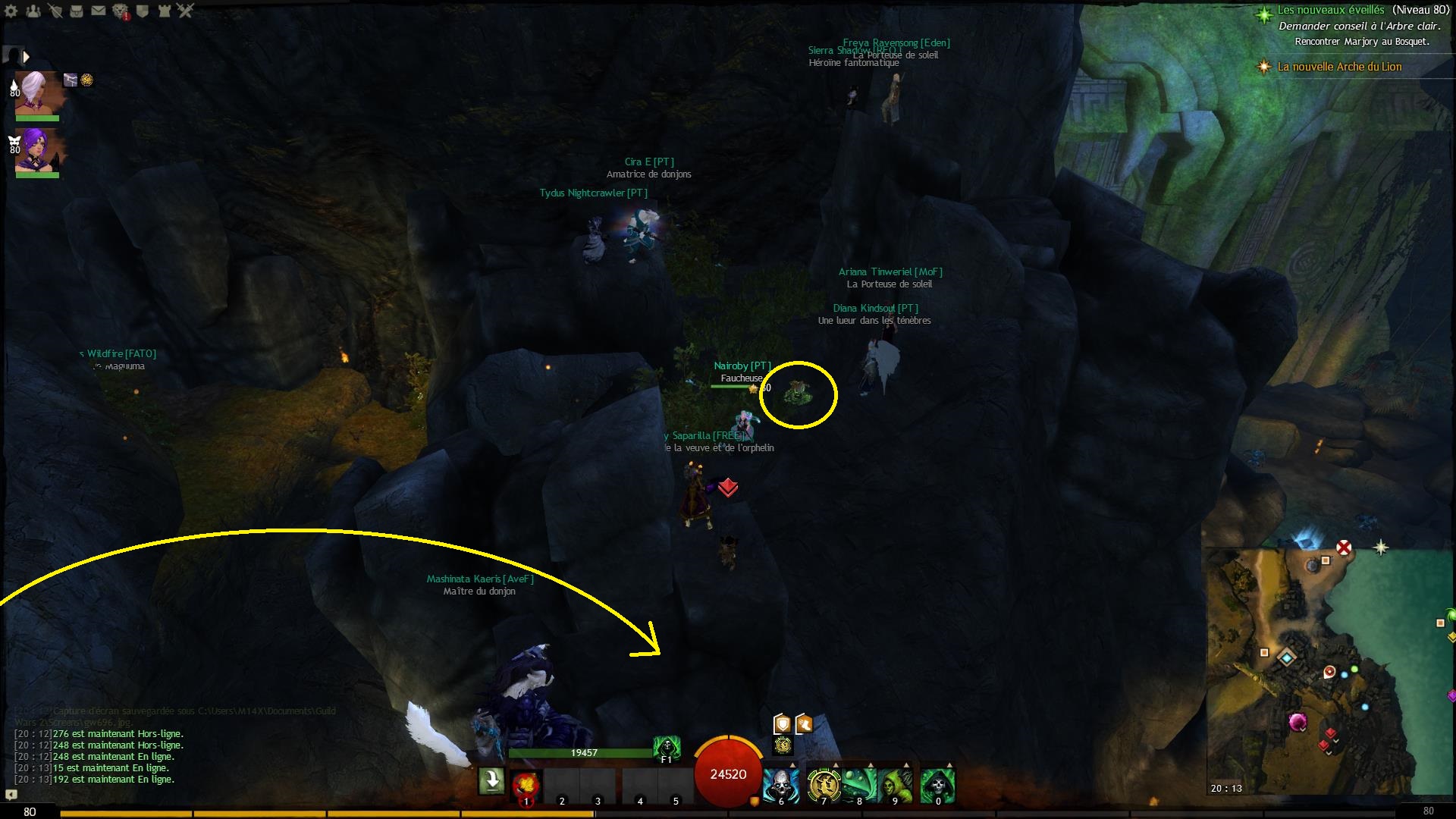Open the mail envelope icon
Image resolution: width=1456 pixels, height=819 pixels.
point(99,11)
